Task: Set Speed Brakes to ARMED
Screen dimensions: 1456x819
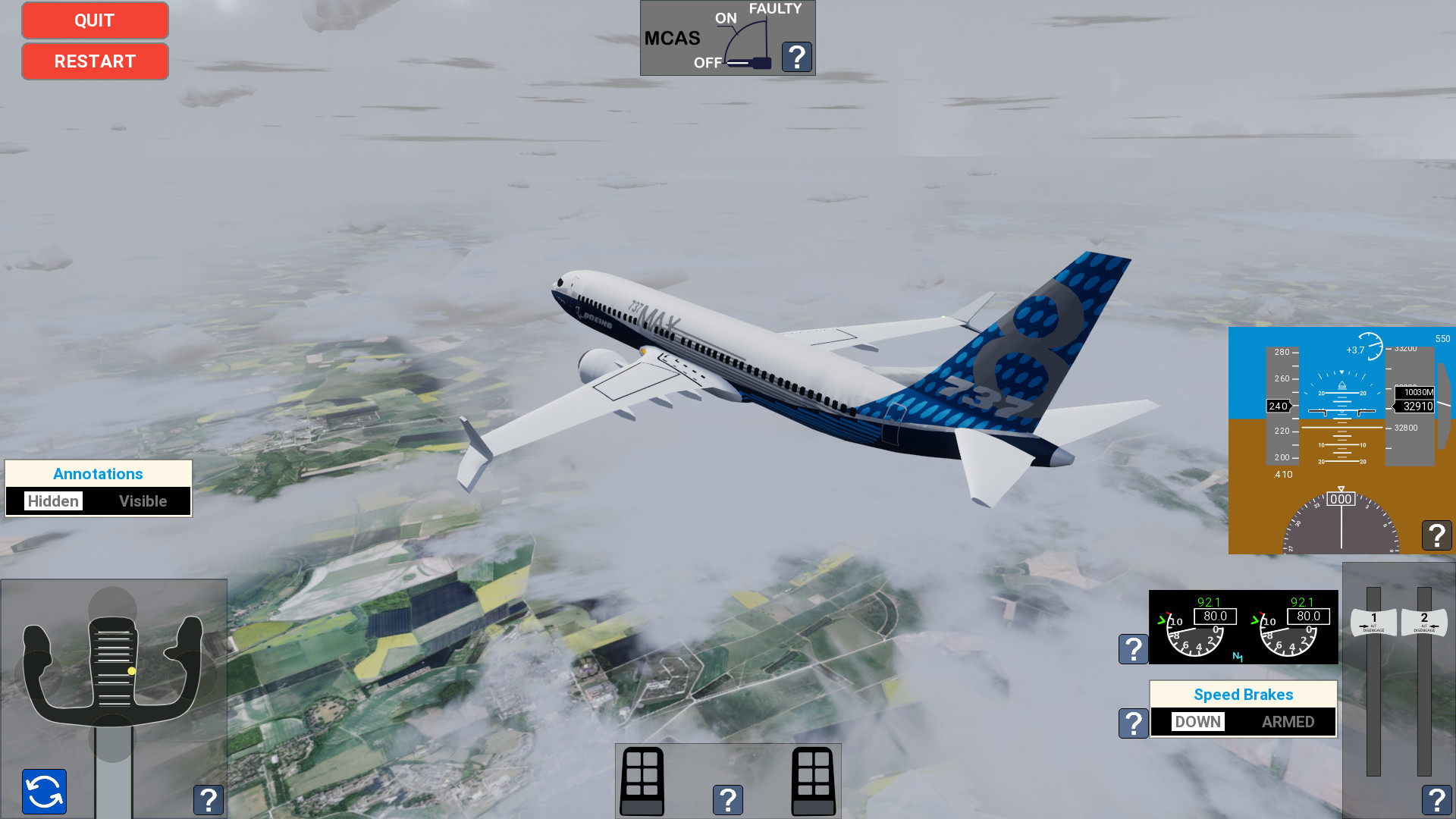Action: click(x=1288, y=722)
